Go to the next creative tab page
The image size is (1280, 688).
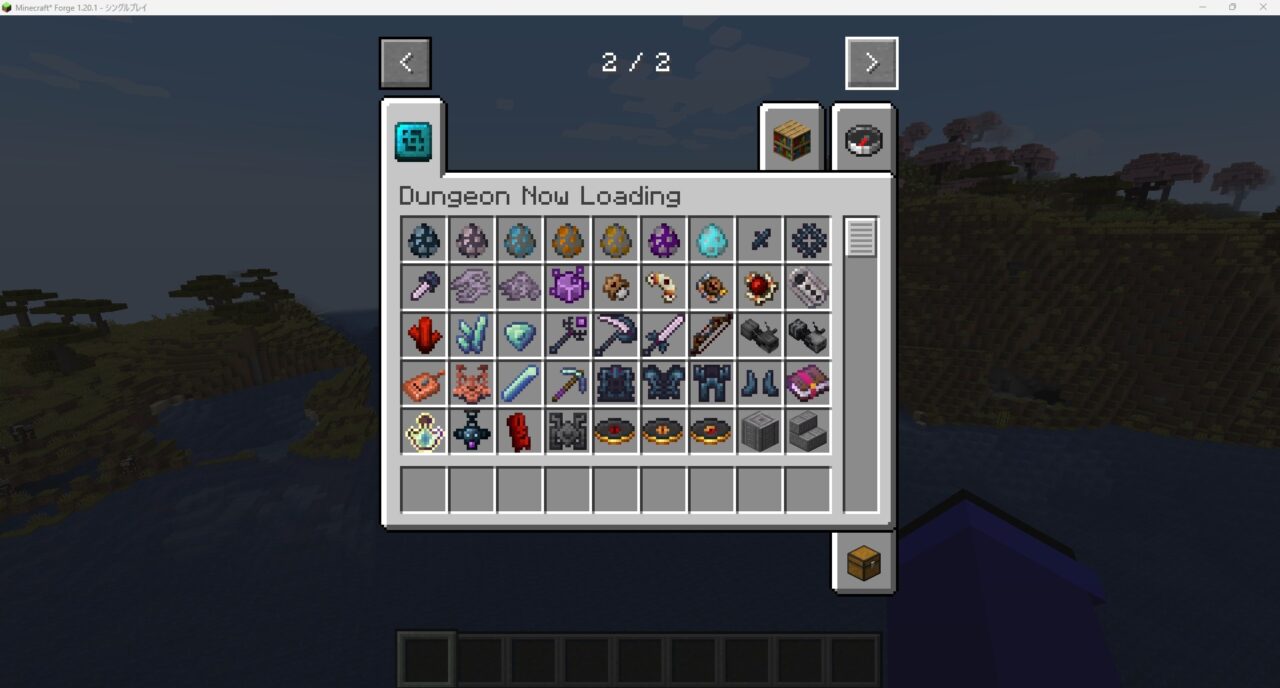coord(871,63)
